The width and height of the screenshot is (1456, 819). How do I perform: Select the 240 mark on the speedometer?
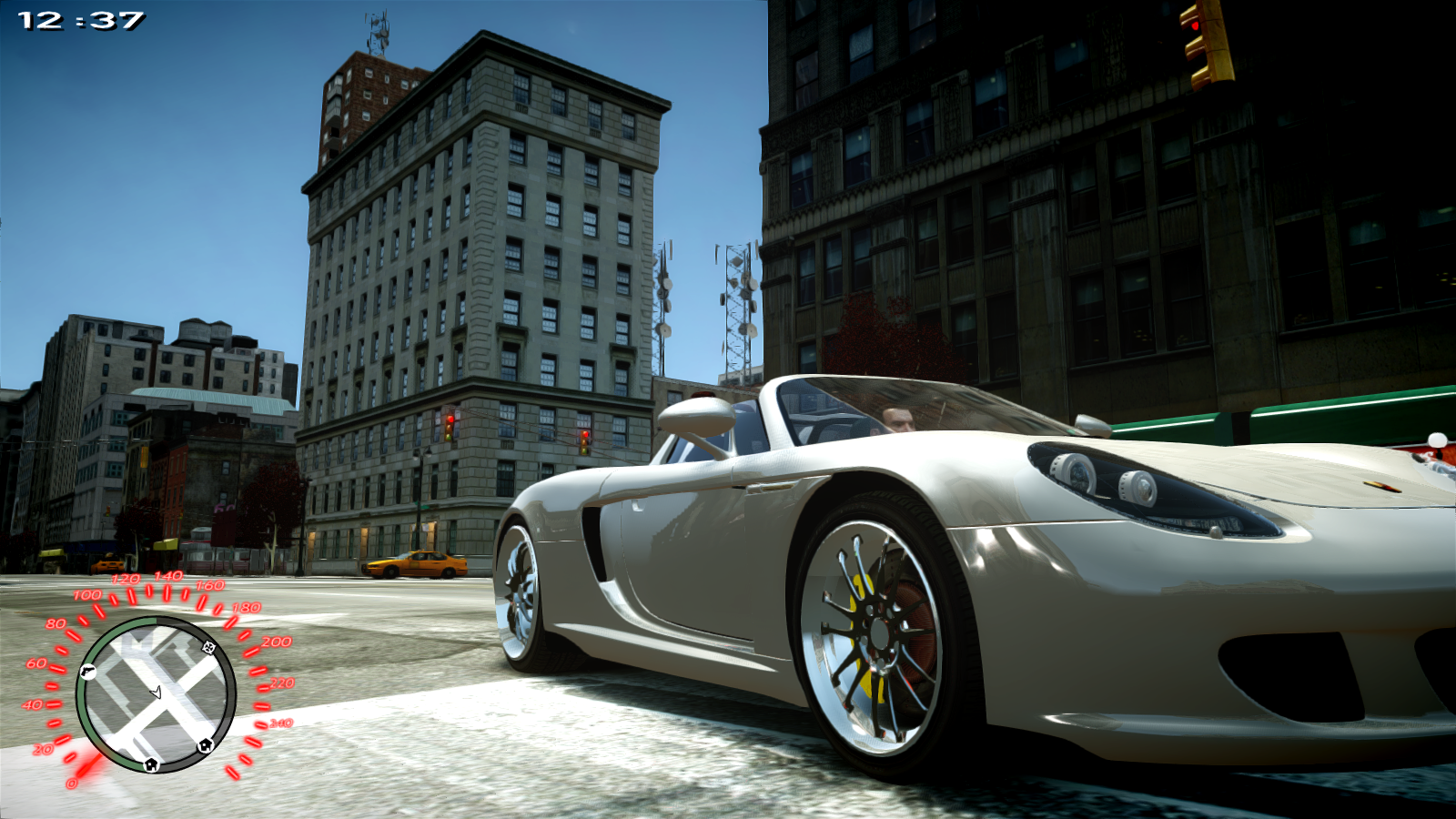279,723
